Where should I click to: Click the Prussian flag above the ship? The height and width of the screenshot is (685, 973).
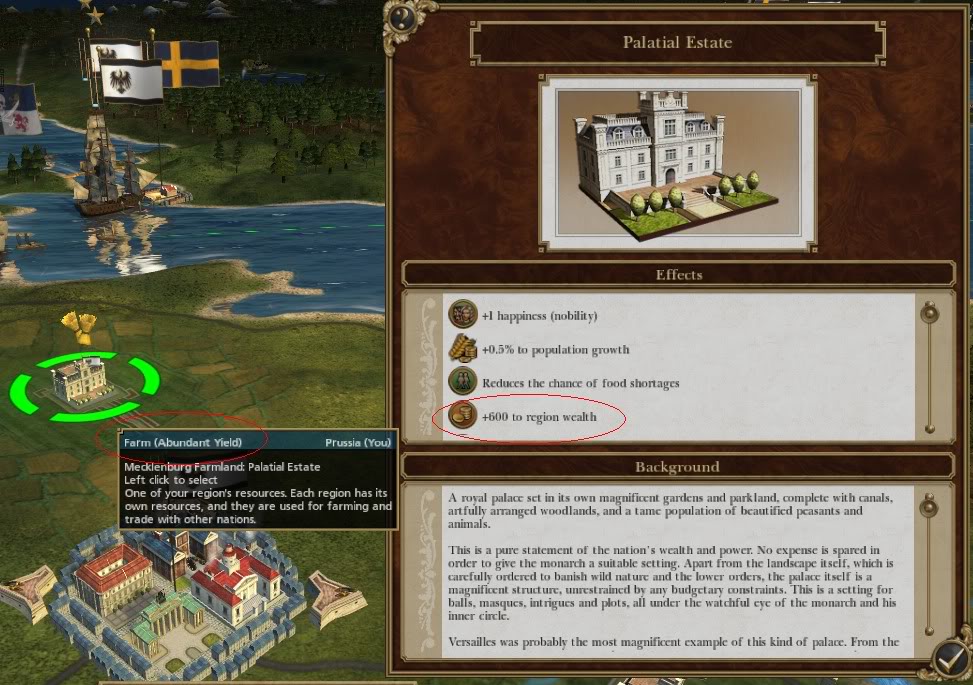pos(128,78)
